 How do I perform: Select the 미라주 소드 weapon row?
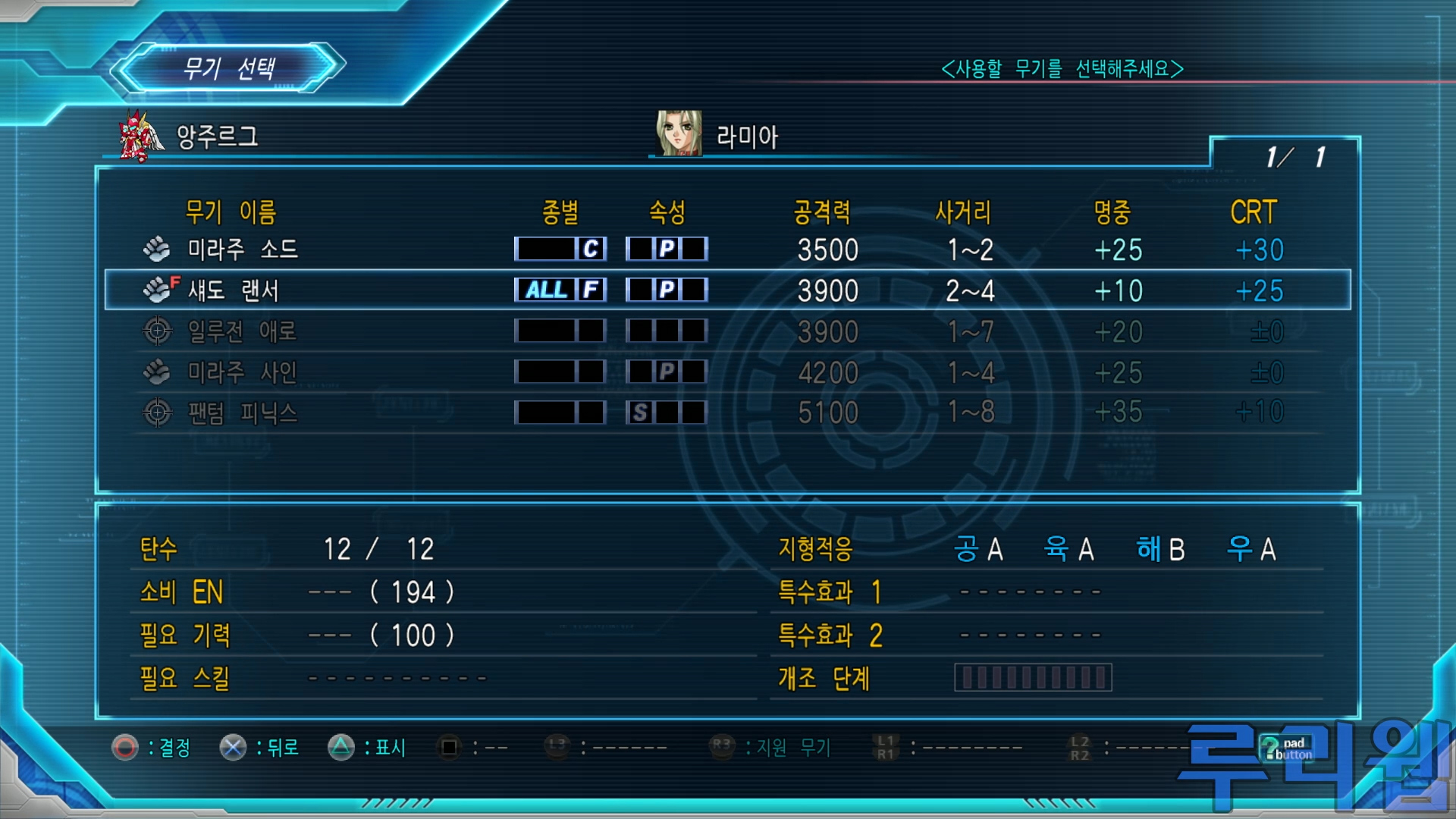(x=243, y=249)
